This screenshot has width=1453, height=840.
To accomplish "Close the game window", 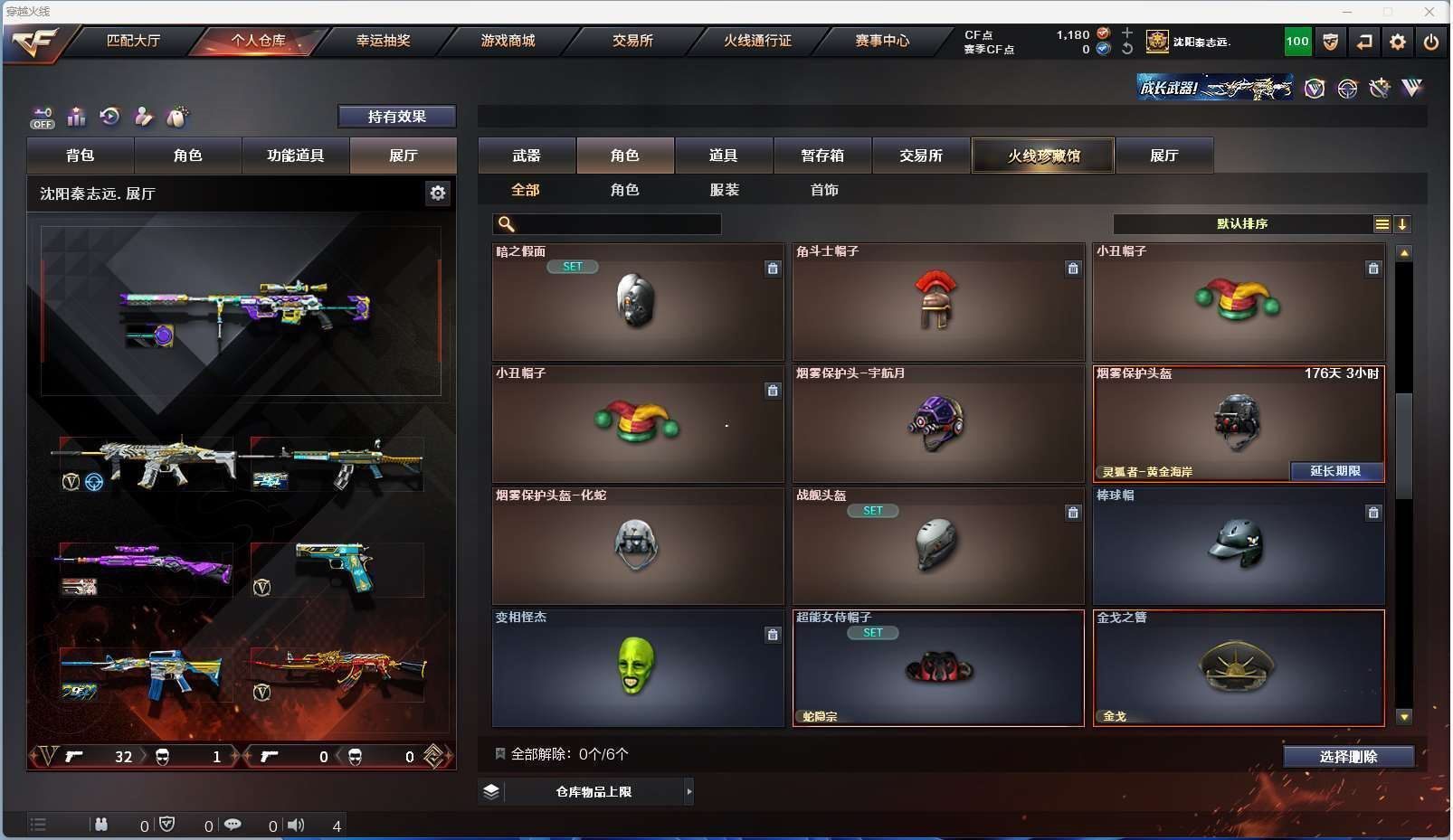I will click(x=1429, y=12).
